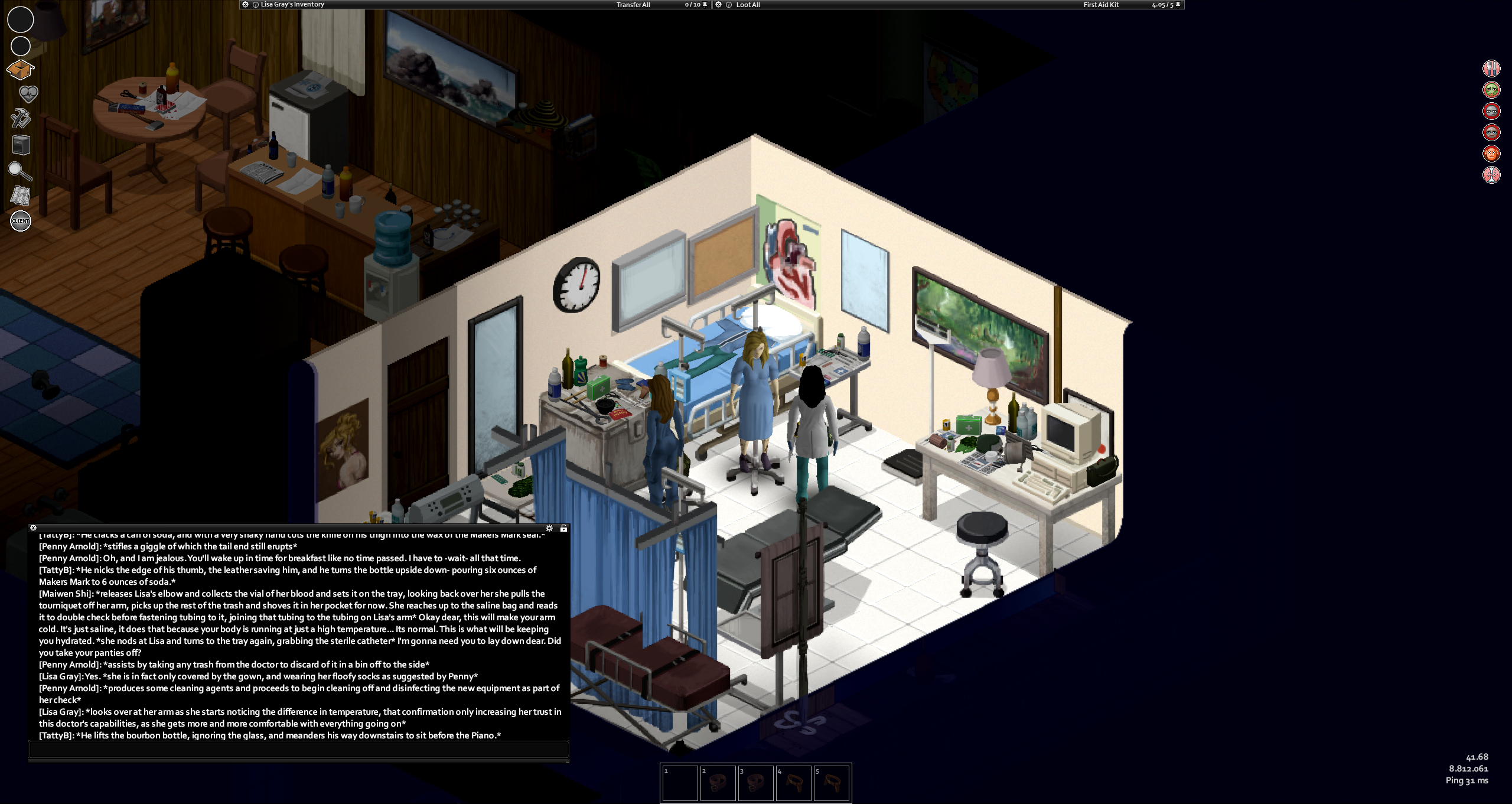Click the chat text input box
Viewport: 1512px width, 804px height.
(x=299, y=749)
